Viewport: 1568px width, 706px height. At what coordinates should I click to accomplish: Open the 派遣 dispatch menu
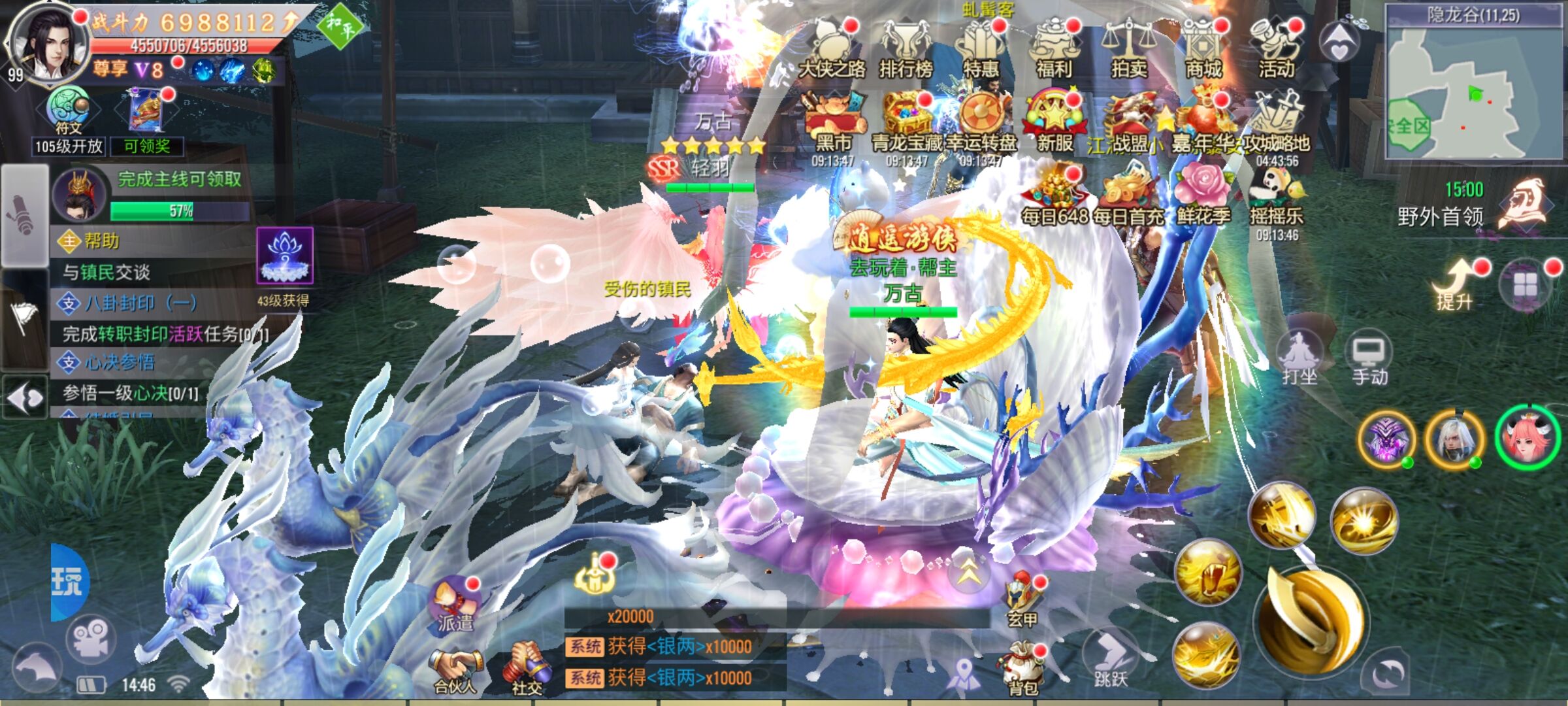tap(455, 605)
